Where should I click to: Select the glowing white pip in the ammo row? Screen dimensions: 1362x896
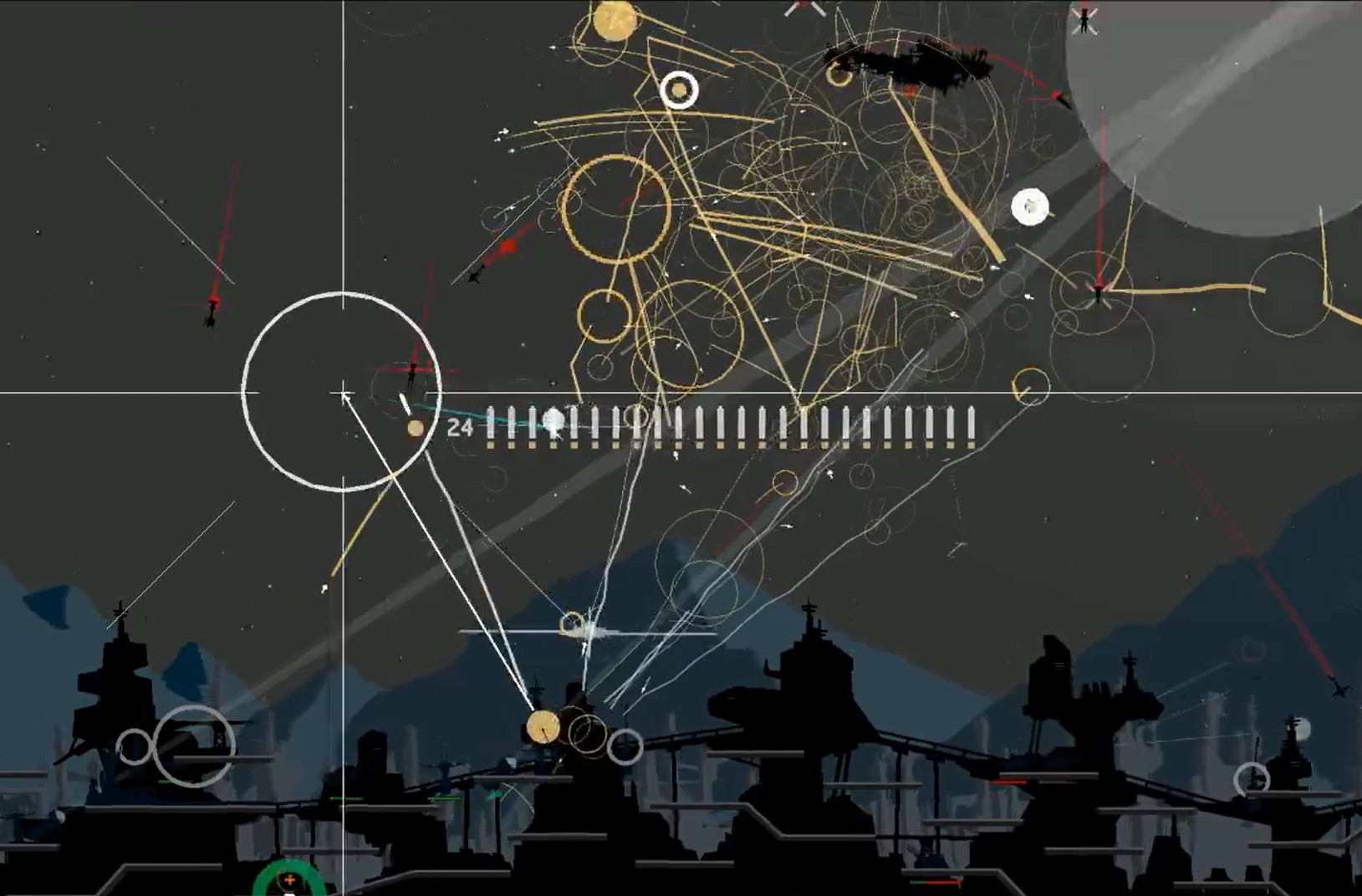pyautogui.click(x=553, y=419)
